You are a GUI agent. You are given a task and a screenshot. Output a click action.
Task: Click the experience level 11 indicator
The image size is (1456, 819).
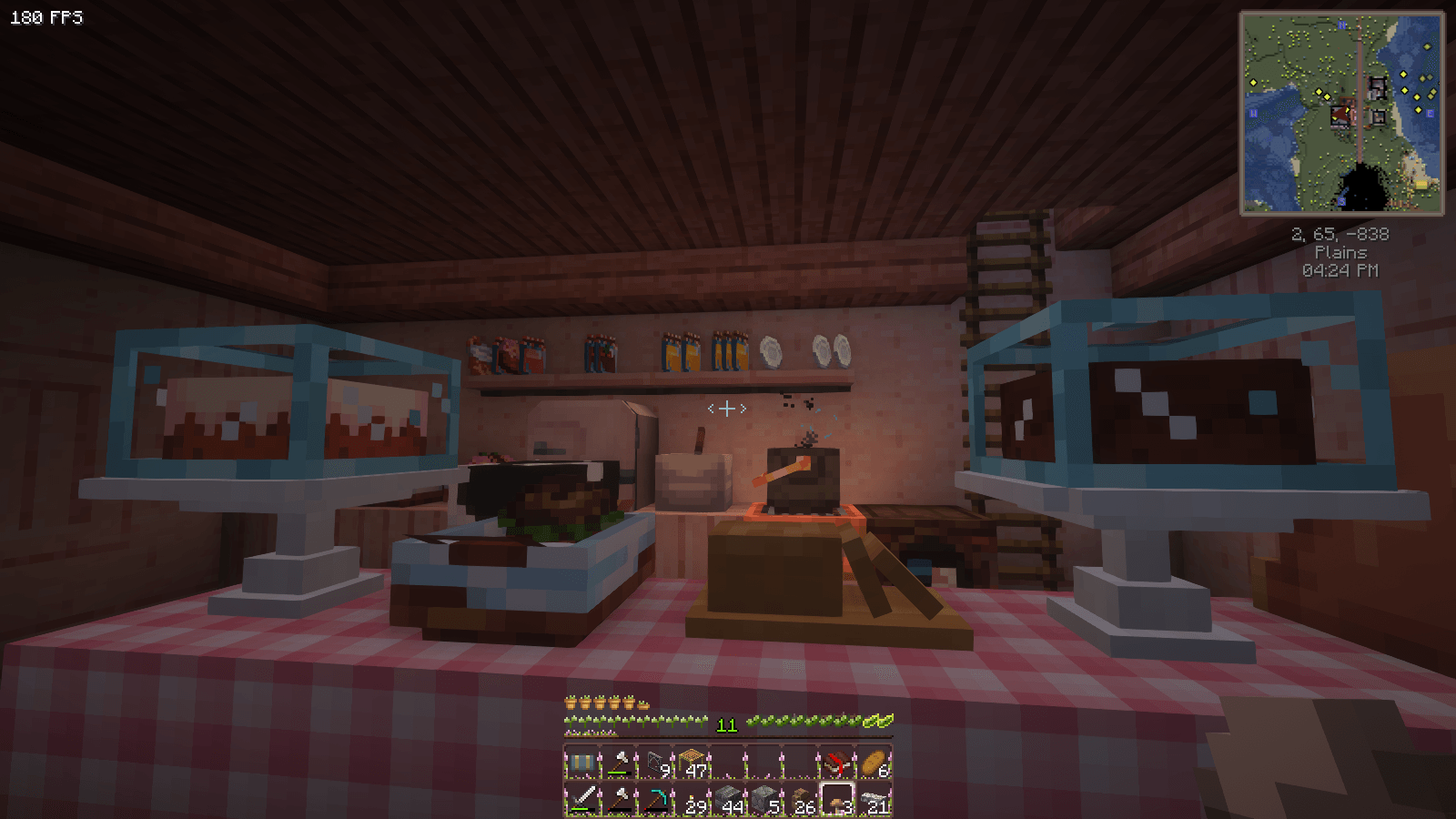(x=727, y=724)
